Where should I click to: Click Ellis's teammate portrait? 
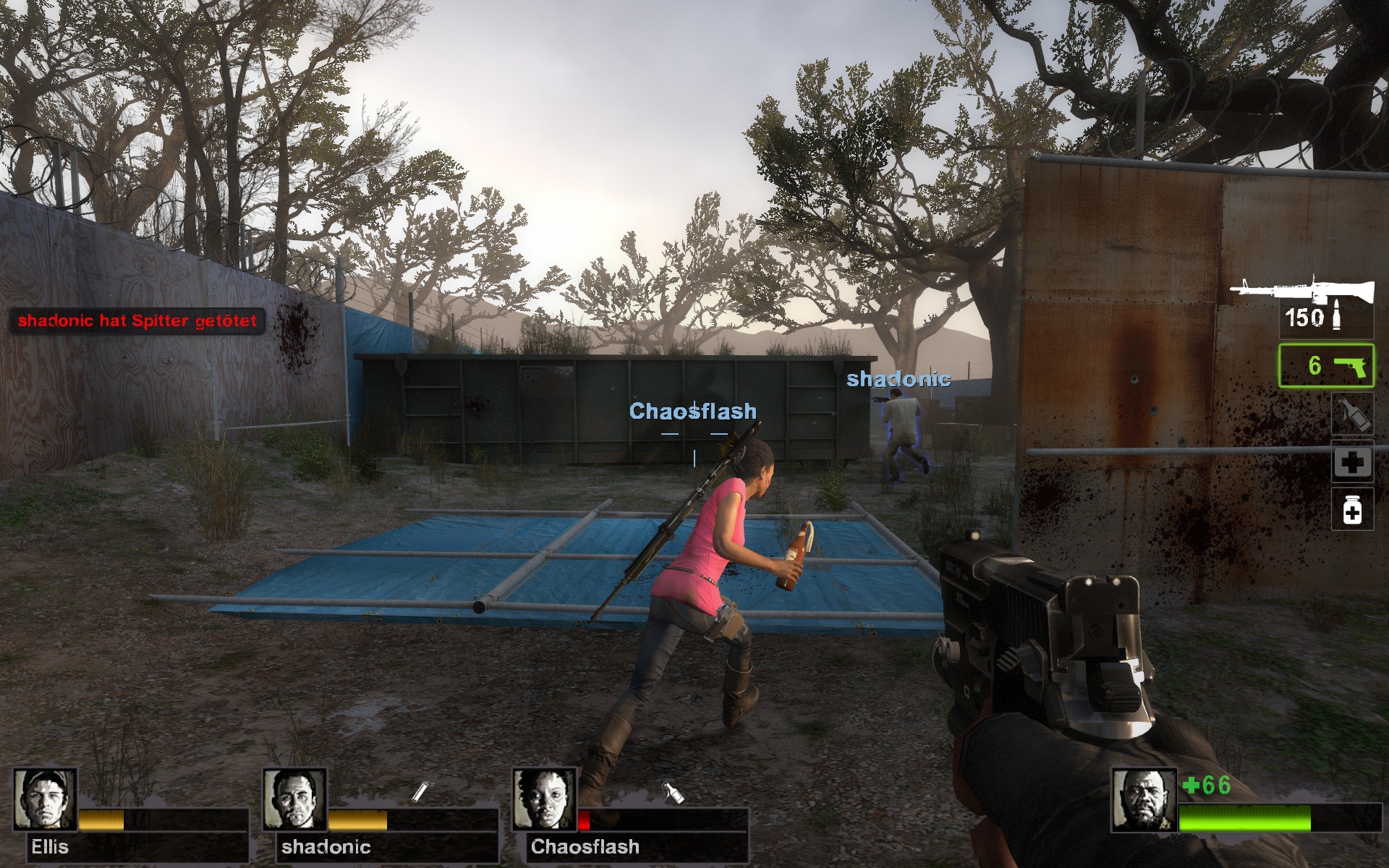pyautogui.click(x=45, y=799)
